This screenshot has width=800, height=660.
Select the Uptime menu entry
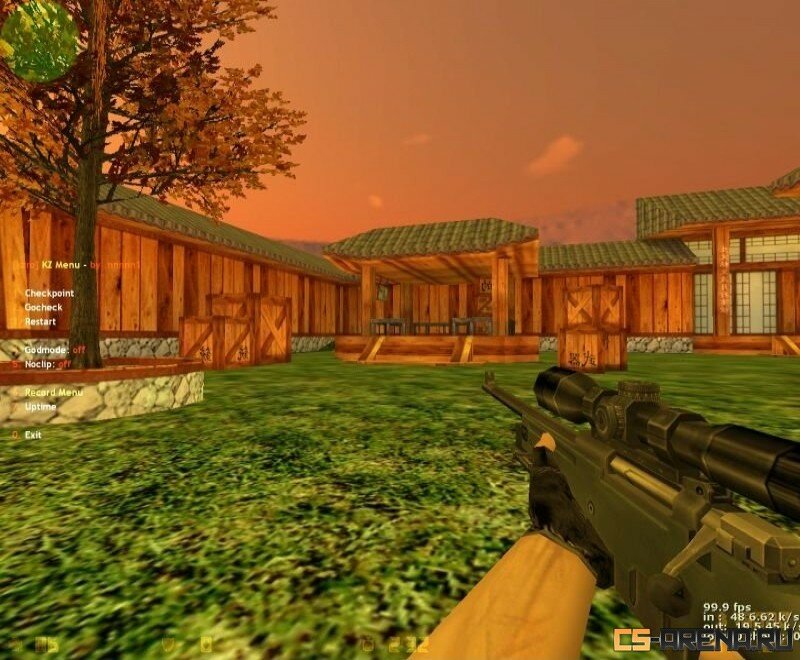click(x=41, y=407)
